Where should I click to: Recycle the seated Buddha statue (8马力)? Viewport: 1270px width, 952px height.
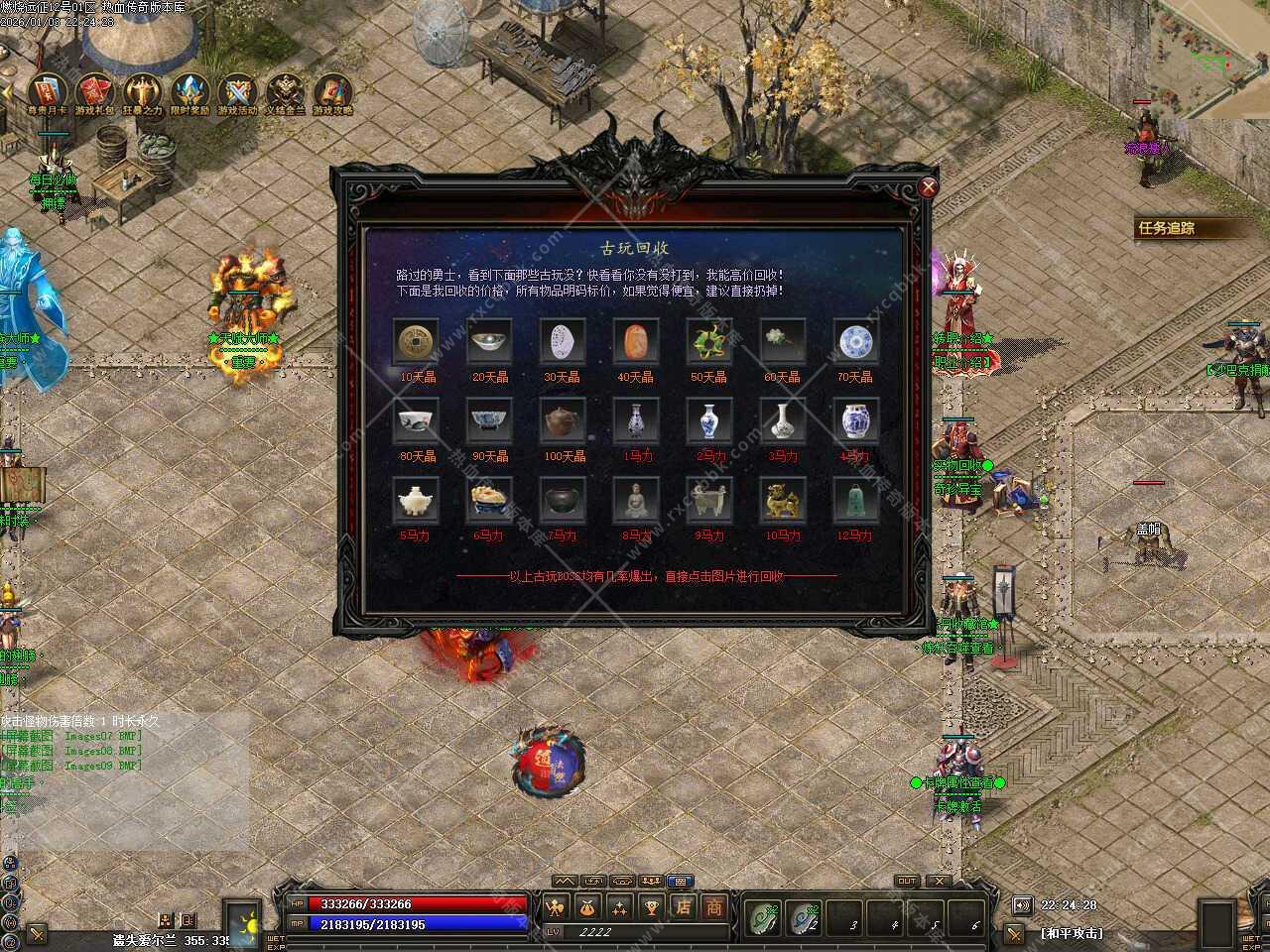click(636, 501)
